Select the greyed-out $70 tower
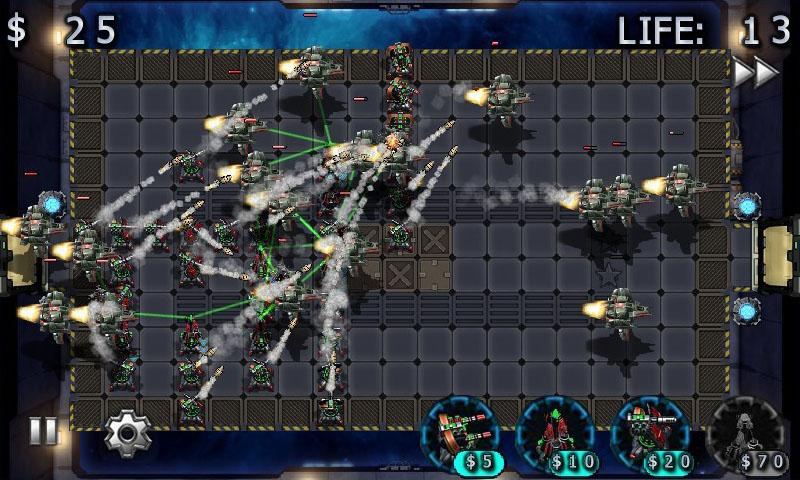The image size is (800, 480). [x=744, y=434]
